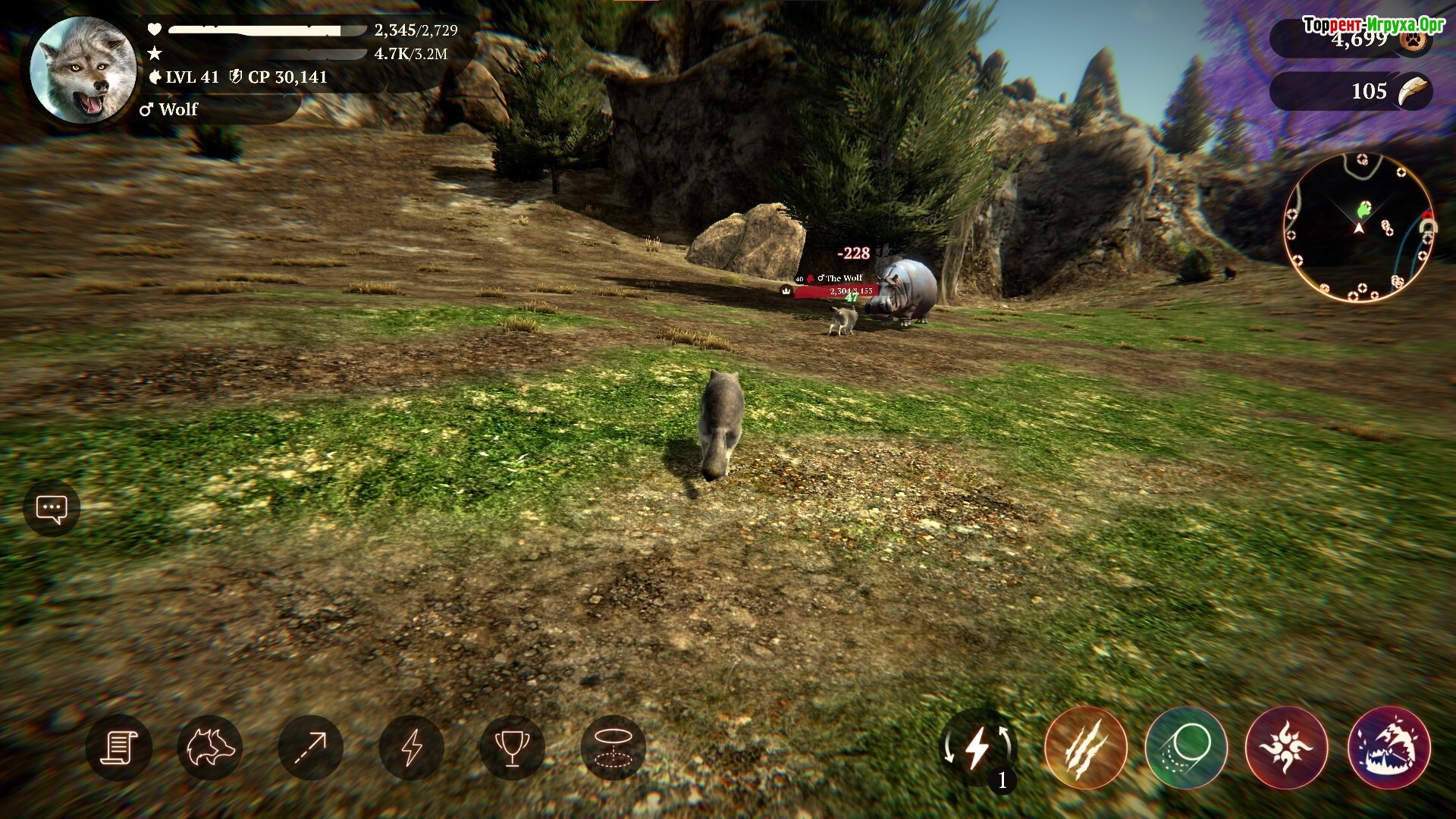Open the wolf portrait profile
Screen dimensions: 1456x819
(83, 70)
